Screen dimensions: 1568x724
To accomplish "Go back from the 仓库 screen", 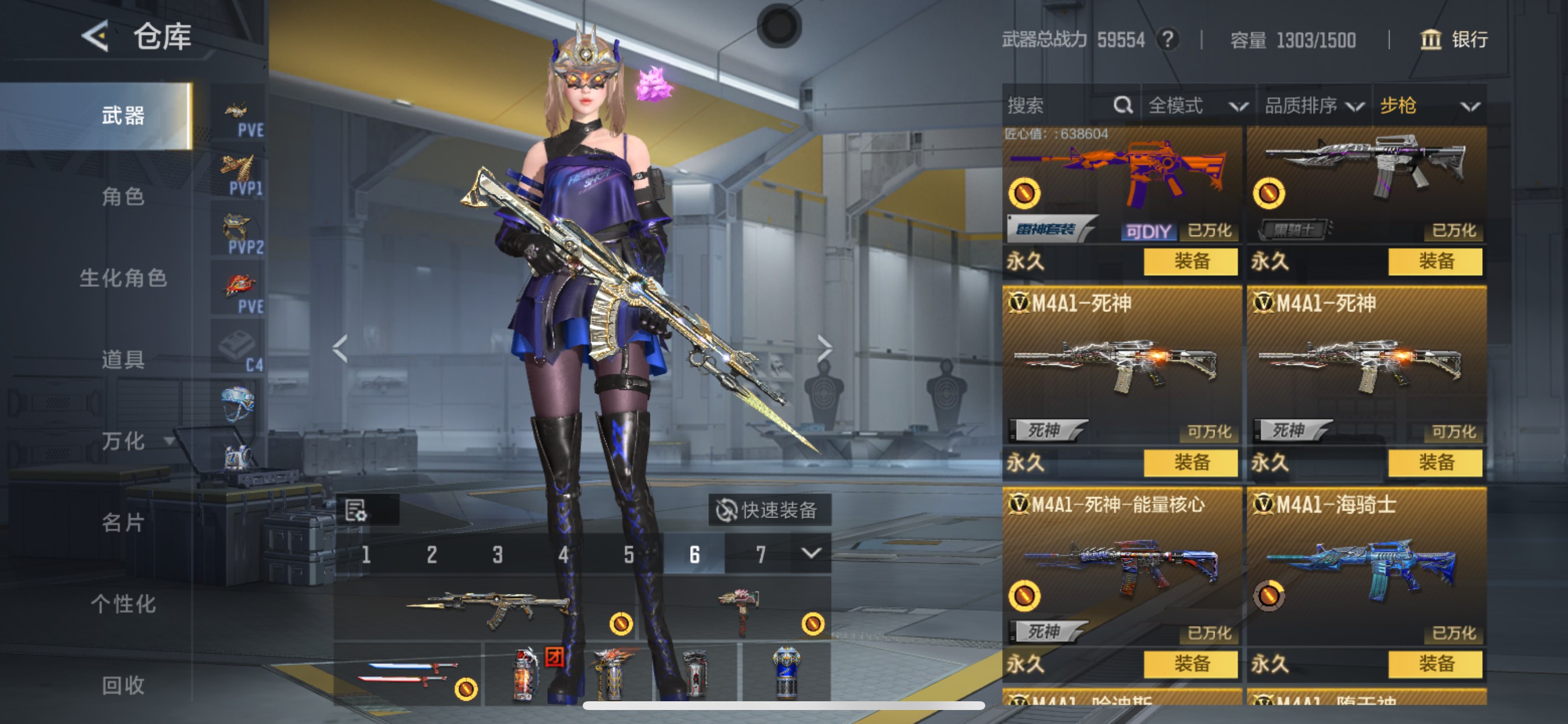I will pyautogui.click(x=96, y=37).
